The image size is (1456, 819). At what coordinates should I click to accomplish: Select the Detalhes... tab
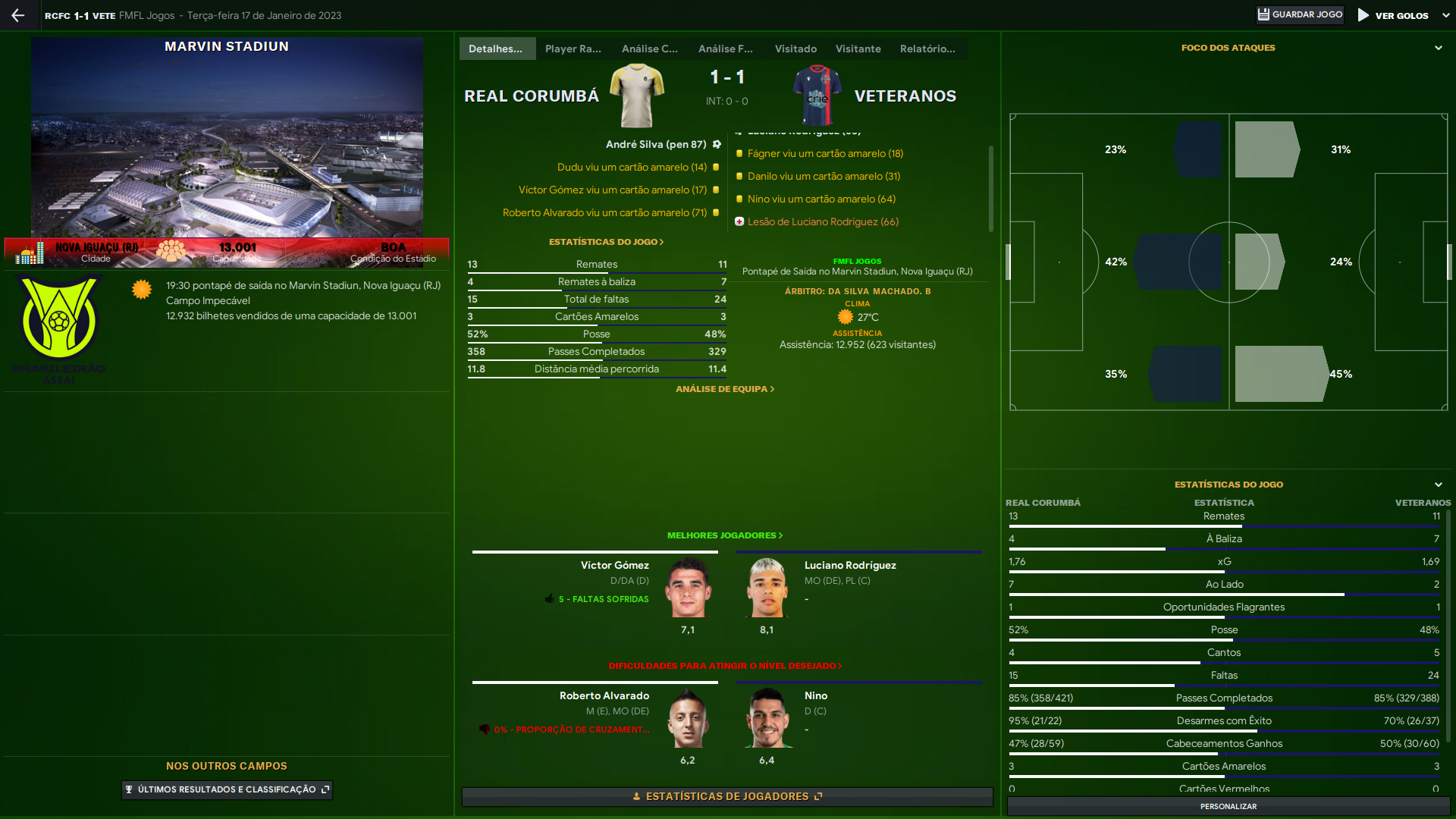(495, 49)
